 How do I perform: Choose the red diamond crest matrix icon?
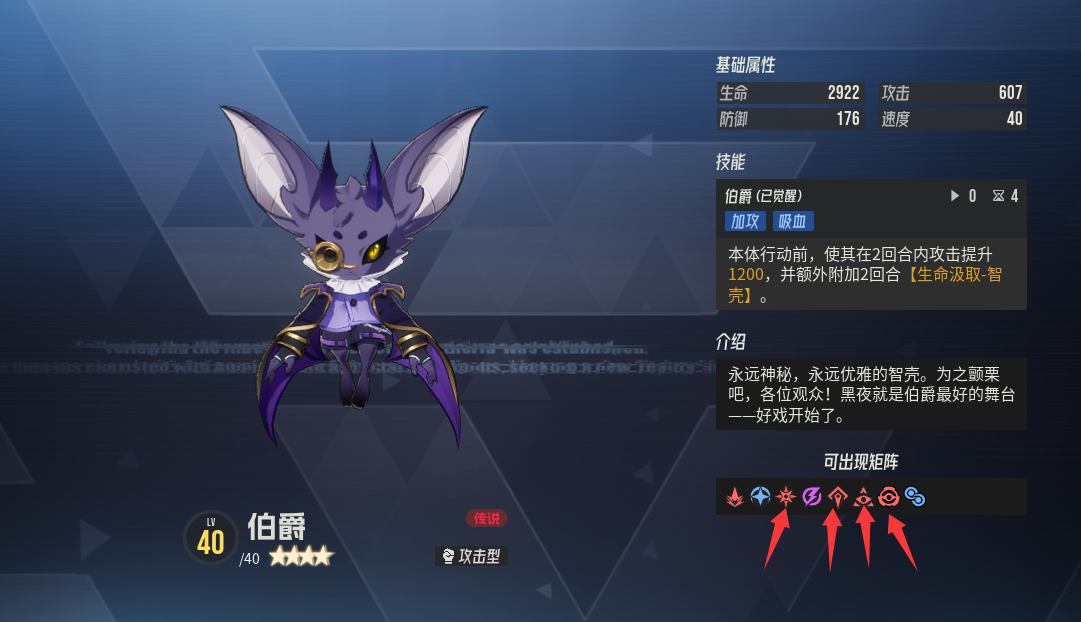click(837, 496)
